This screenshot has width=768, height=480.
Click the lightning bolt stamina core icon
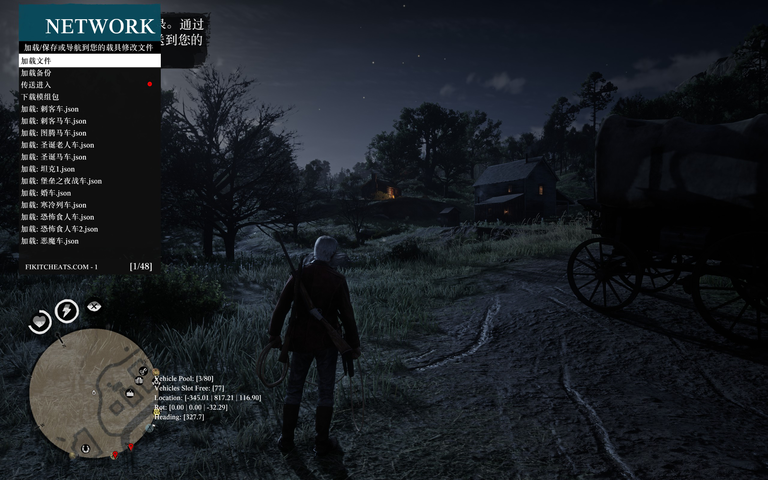67,311
